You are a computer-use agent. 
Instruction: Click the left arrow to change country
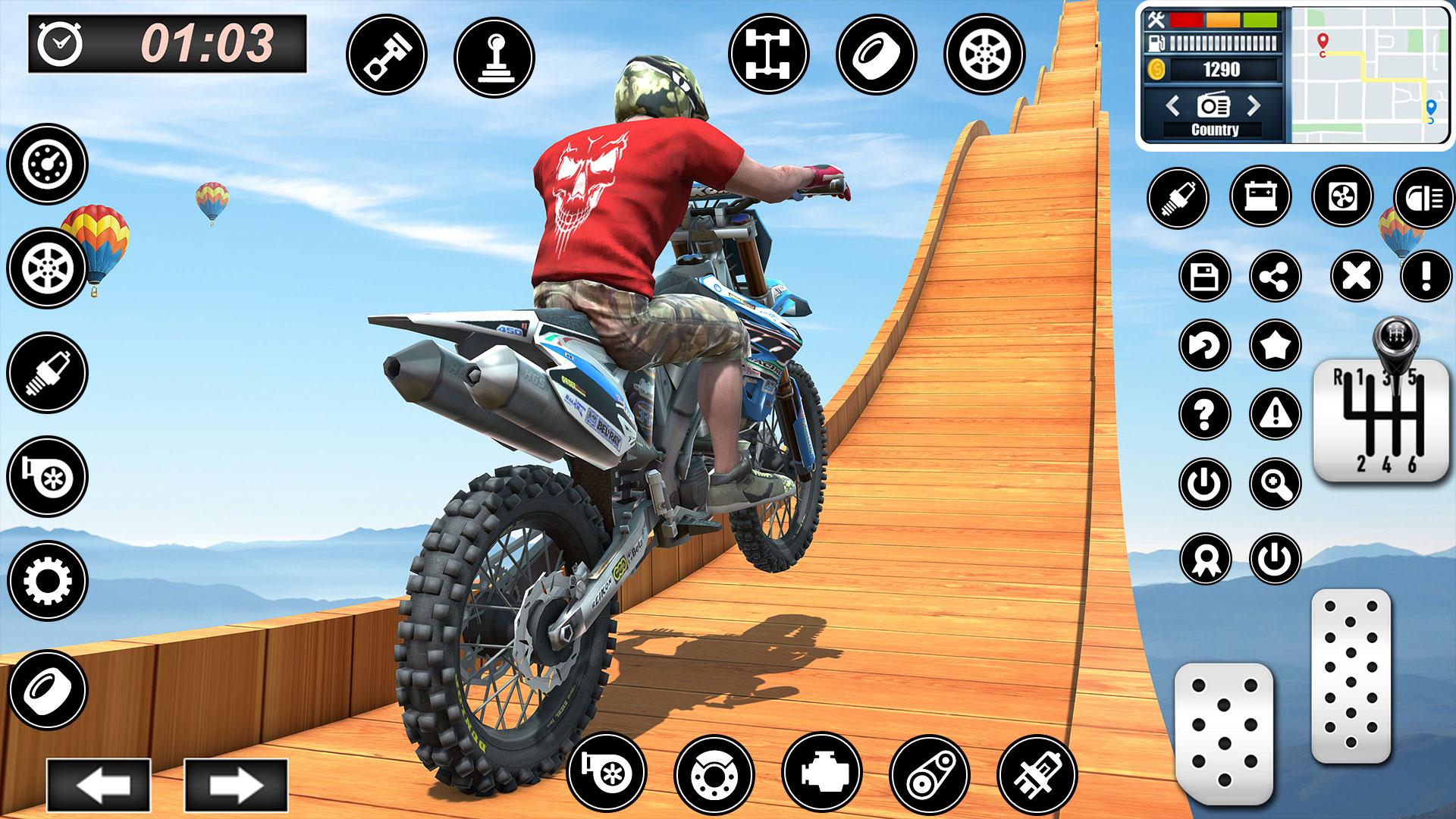(x=1172, y=106)
